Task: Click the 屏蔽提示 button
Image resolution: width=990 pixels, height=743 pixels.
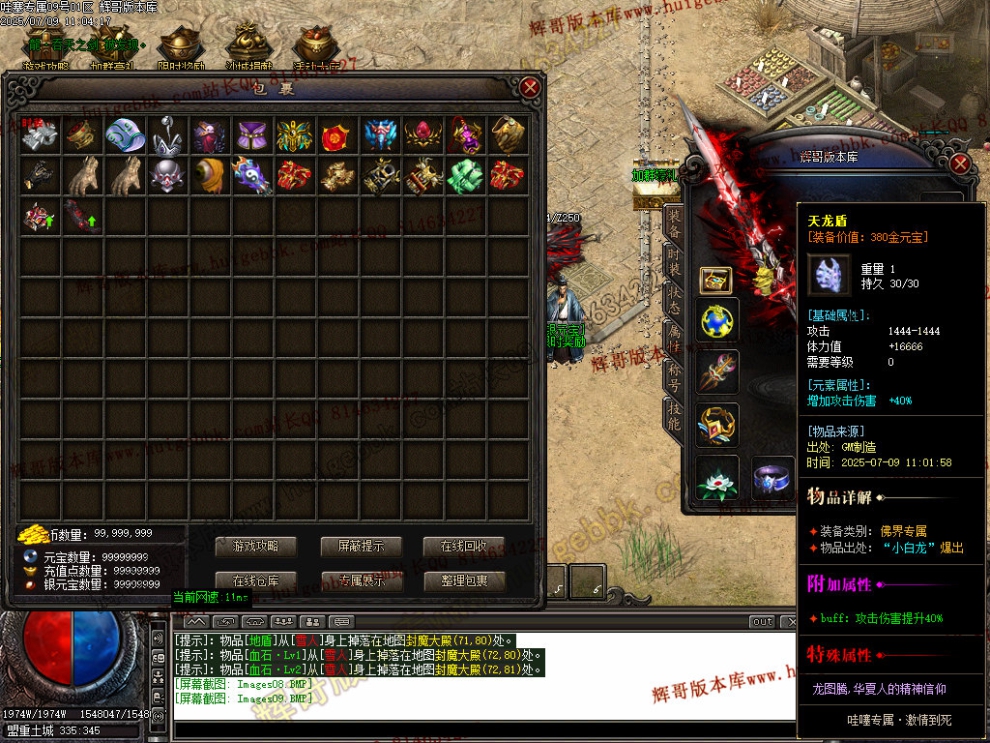Action: click(360, 546)
